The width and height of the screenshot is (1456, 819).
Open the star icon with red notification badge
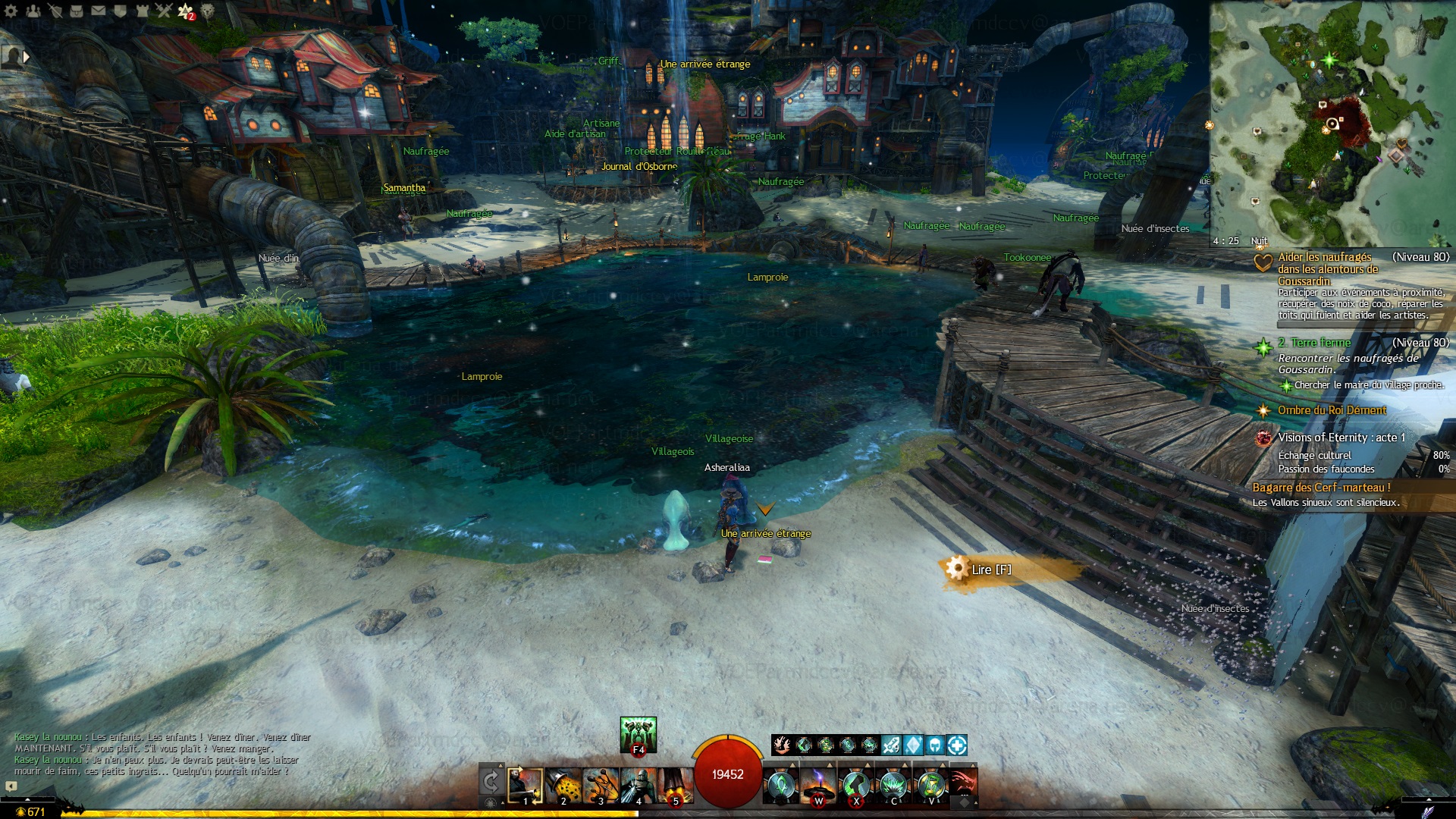[x=185, y=11]
